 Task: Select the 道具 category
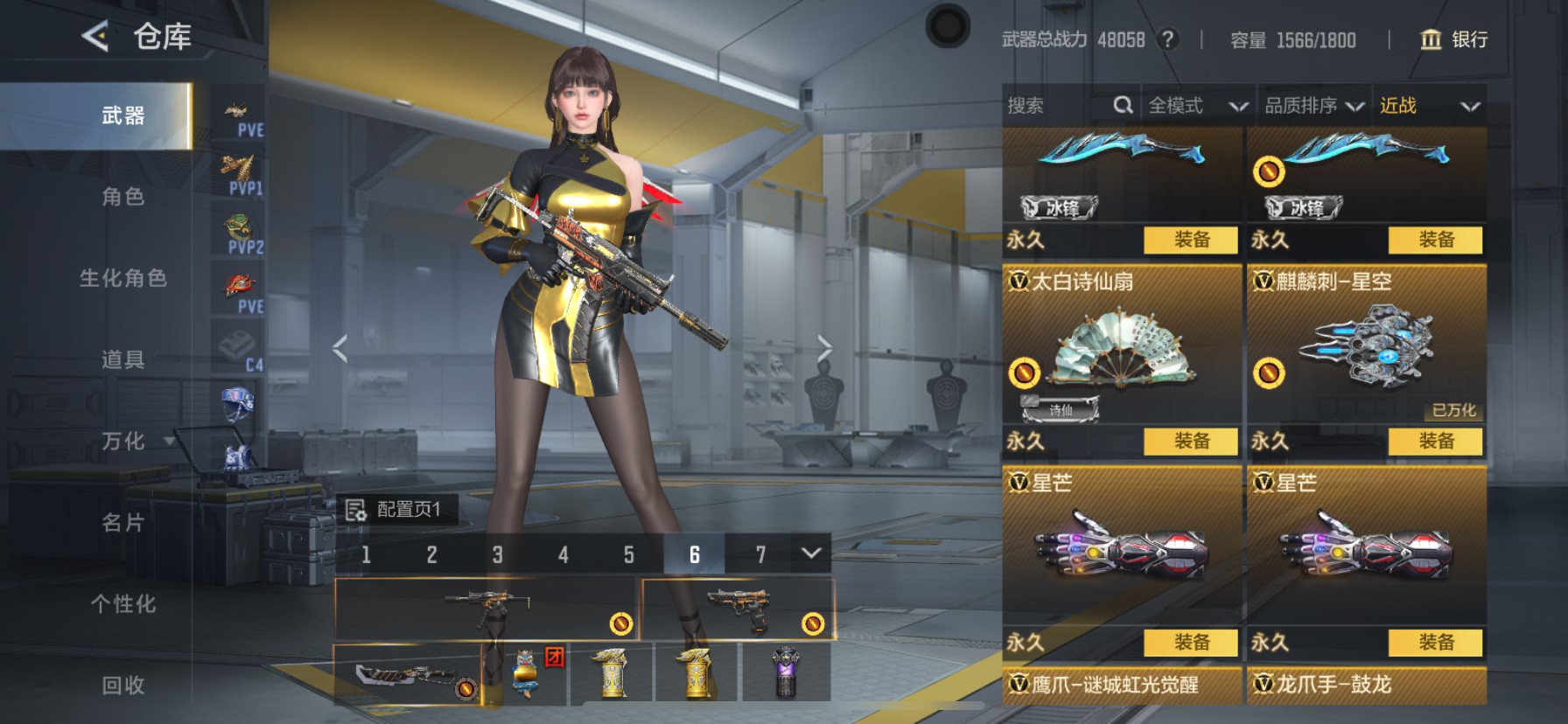122,359
